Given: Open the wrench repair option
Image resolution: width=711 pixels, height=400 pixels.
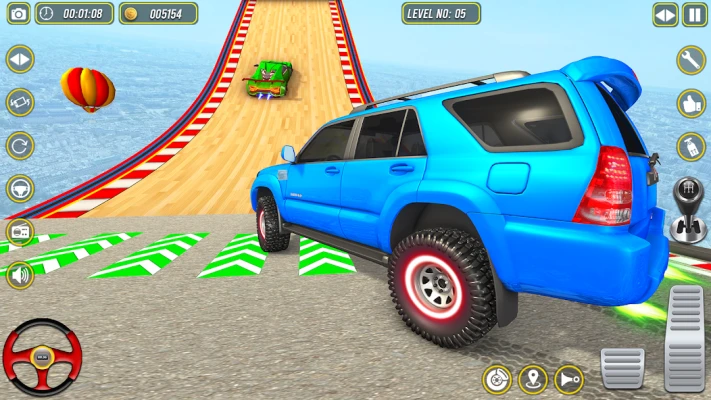Looking at the screenshot, I should [691, 60].
